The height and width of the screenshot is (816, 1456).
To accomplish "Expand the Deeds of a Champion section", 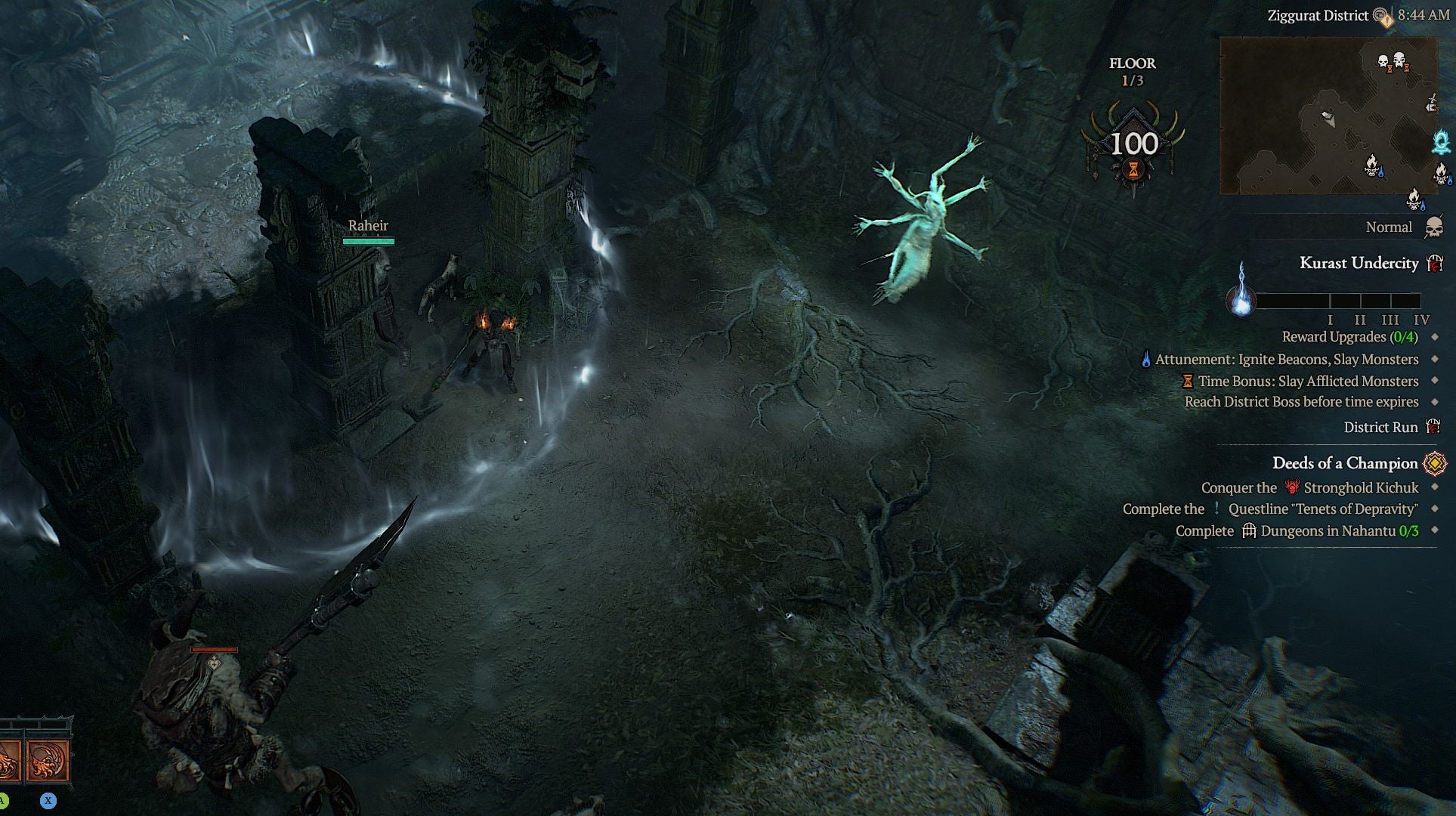I will [1345, 463].
